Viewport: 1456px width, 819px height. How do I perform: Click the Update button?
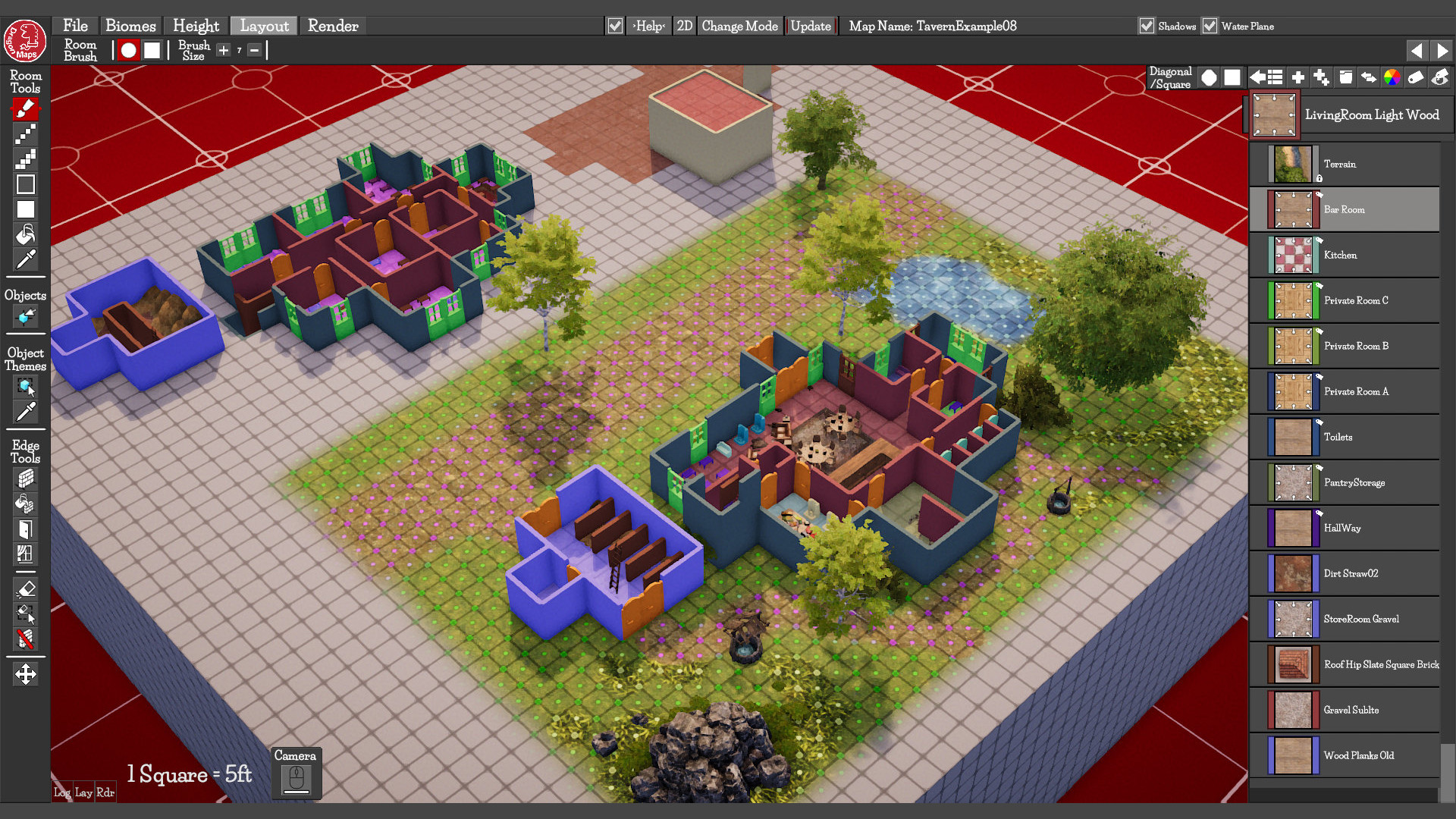[810, 25]
